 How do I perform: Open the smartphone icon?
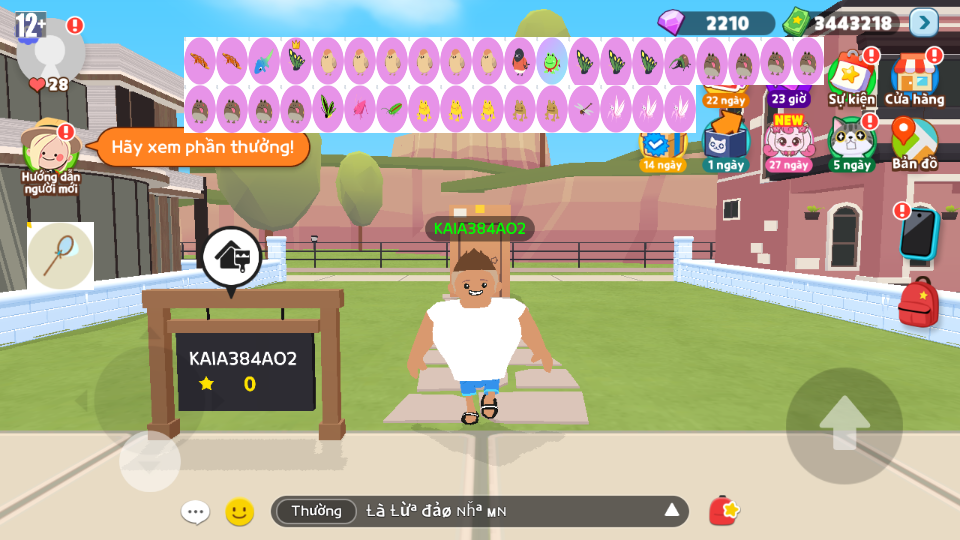click(917, 234)
